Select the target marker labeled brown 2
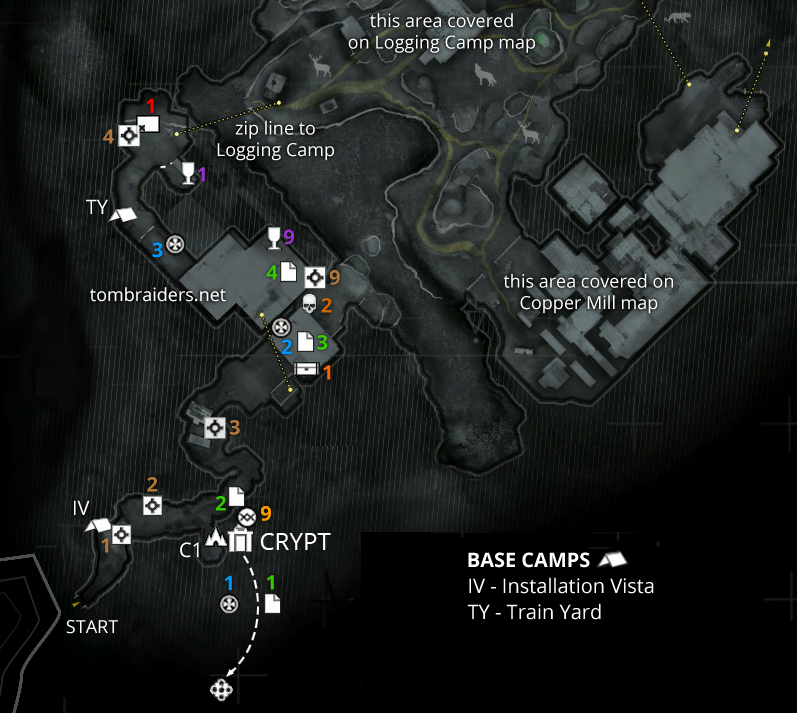Screen dimensions: 797x713 click(x=152, y=506)
